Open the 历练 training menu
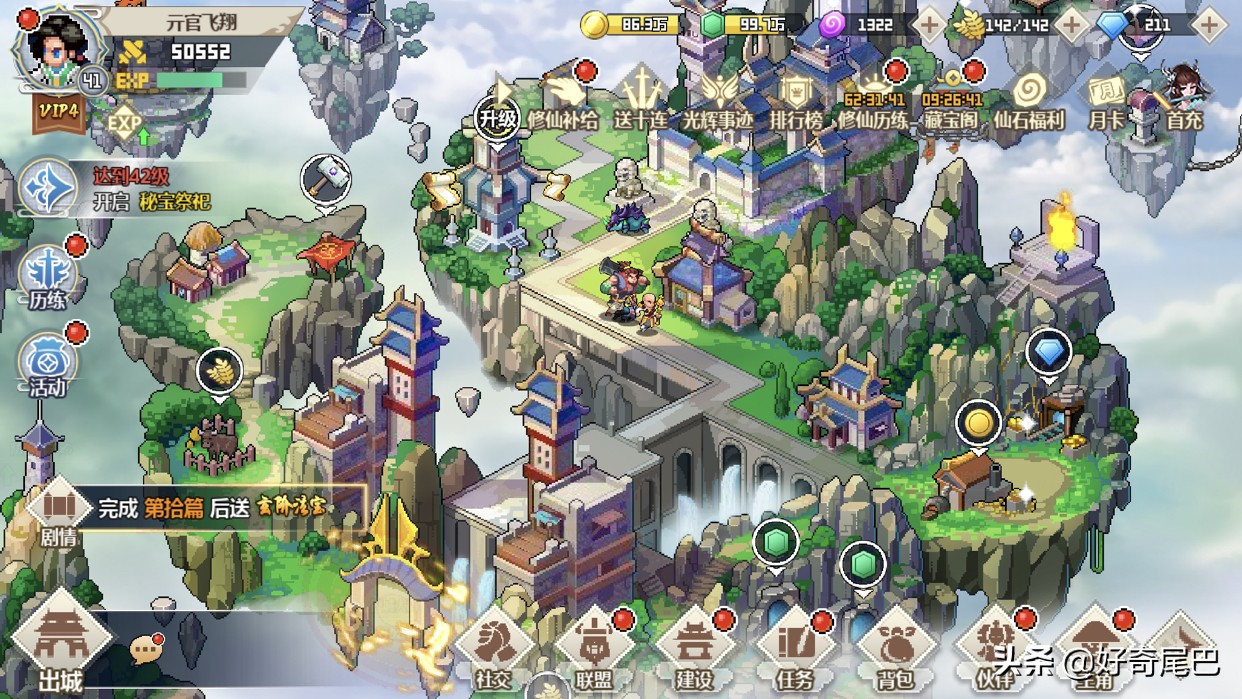The image size is (1242, 699). tap(47, 278)
